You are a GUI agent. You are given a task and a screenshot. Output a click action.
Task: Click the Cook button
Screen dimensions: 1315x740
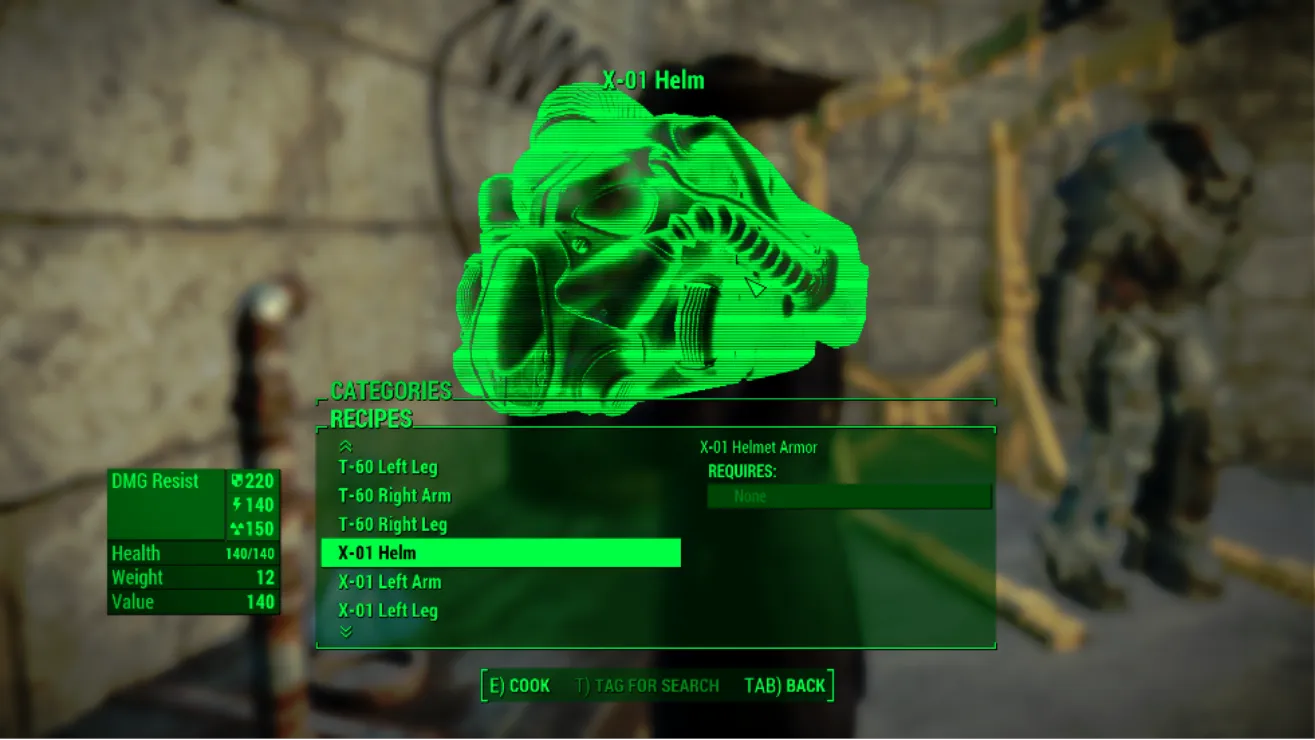[x=519, y=686]
